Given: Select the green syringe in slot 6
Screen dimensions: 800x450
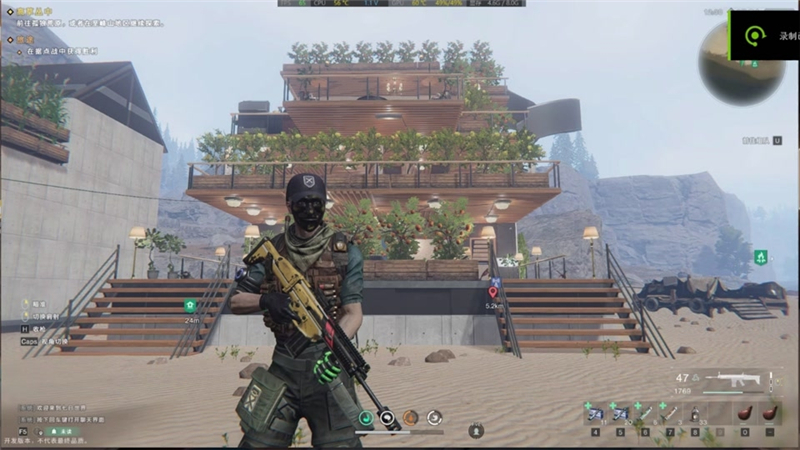Looking at the screenshot, I should coord(646,413).
